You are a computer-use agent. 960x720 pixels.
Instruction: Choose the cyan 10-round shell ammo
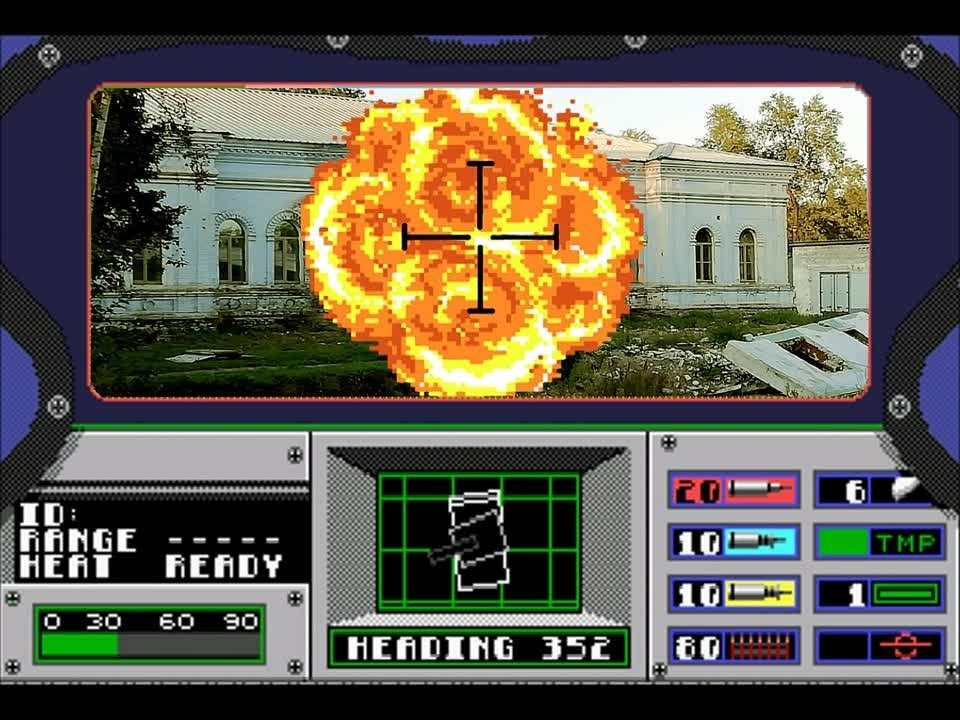[x=734, y=542]
